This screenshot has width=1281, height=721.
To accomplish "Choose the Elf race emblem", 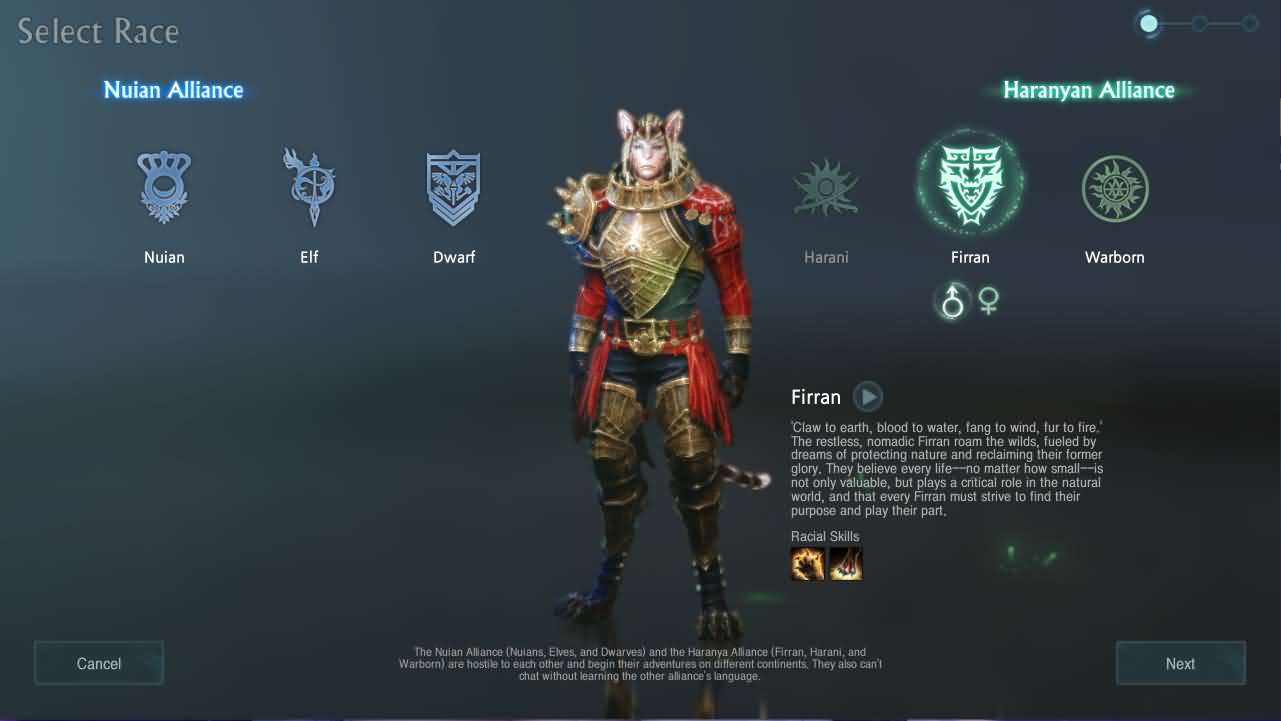I will 309,187.
